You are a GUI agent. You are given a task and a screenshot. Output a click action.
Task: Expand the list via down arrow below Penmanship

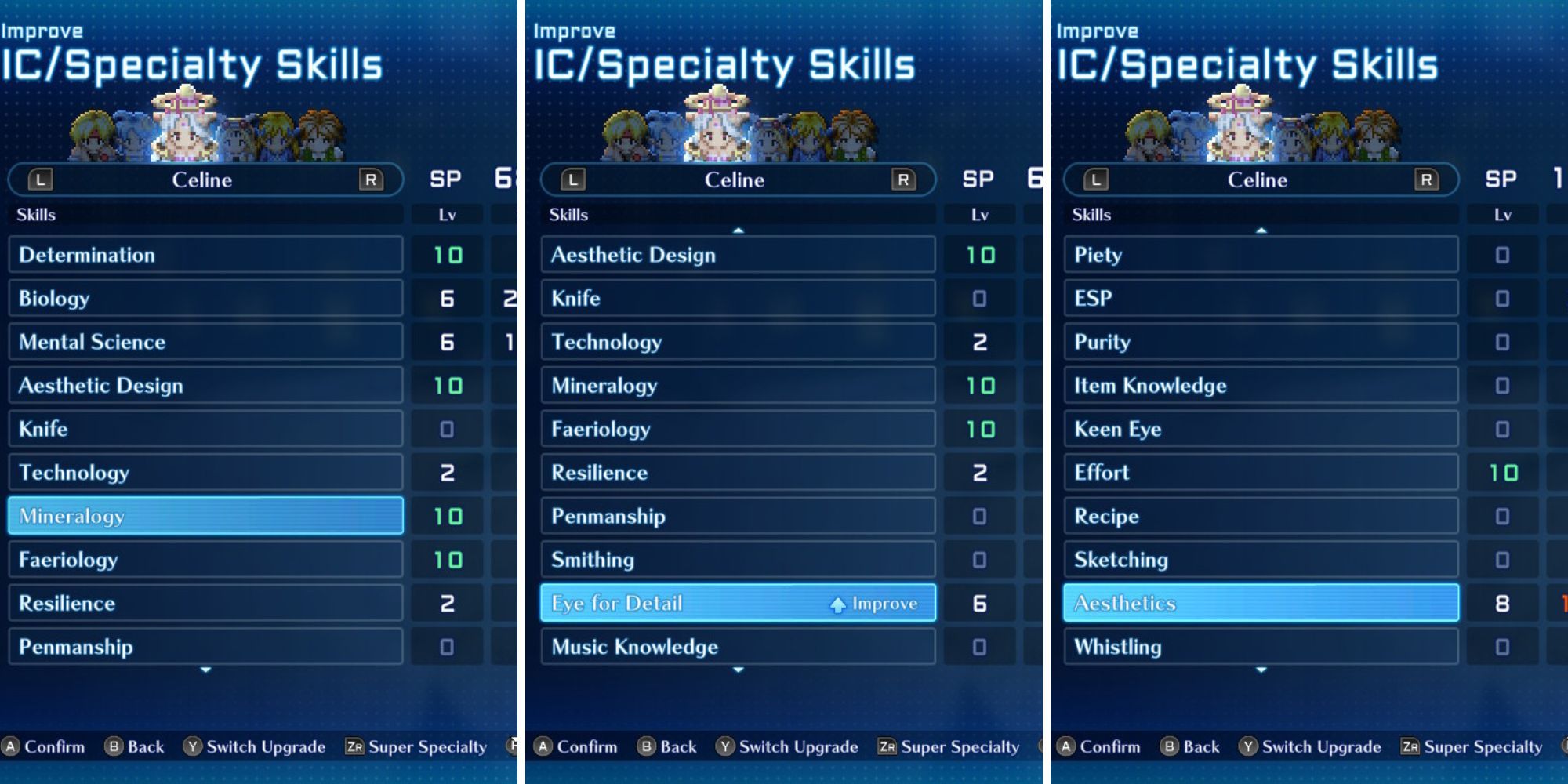click(x=204, y=671)
